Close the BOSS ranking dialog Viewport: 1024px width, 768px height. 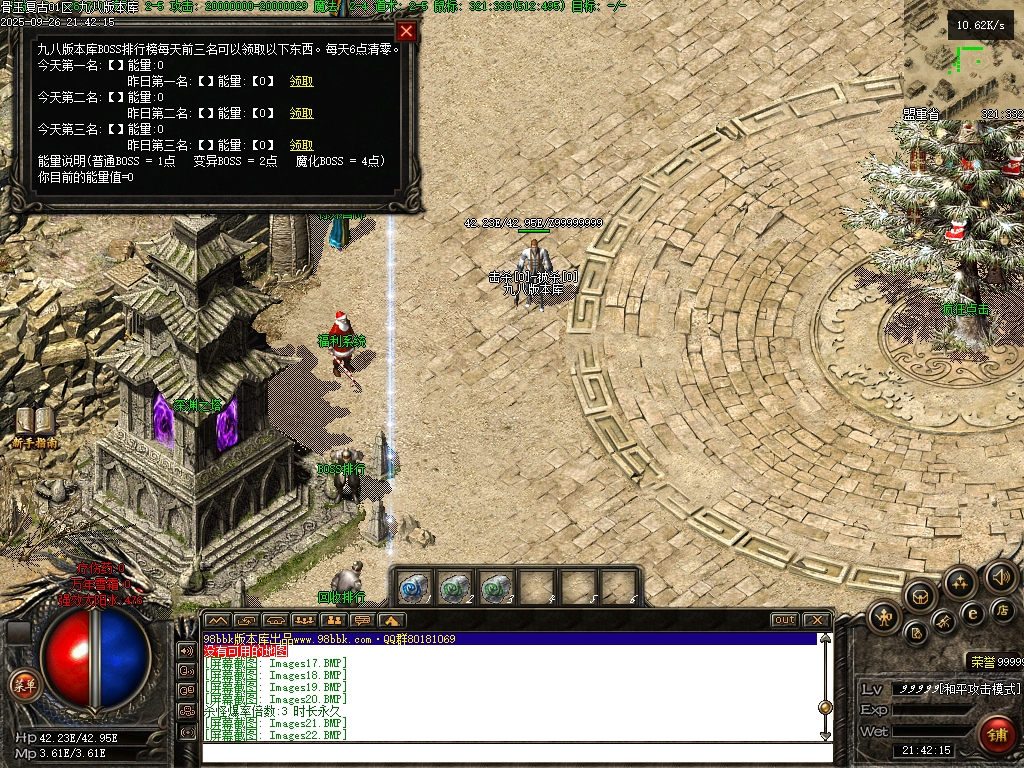[406, 31]
